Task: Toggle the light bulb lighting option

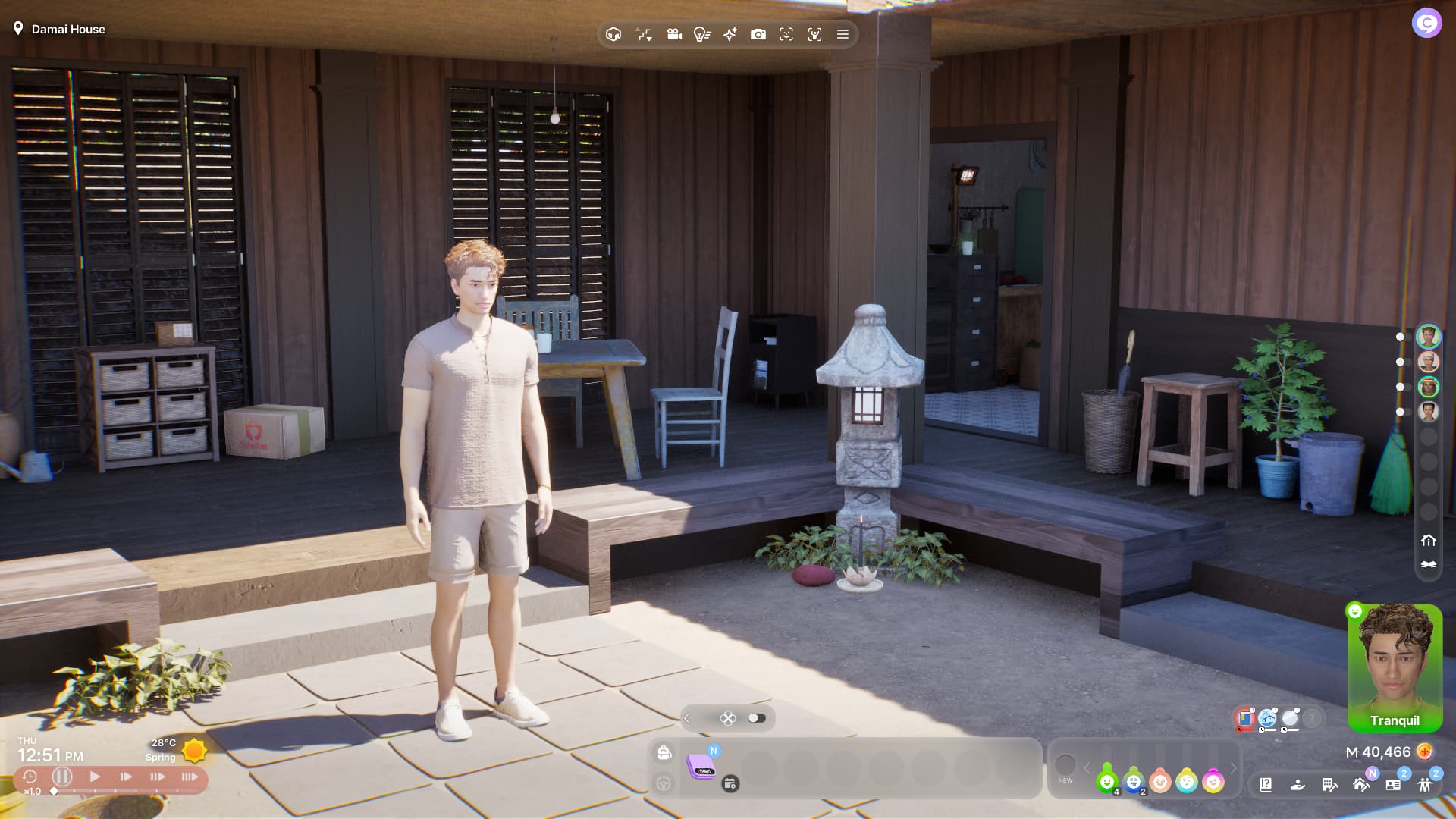Action: click(x=701, y=34)
